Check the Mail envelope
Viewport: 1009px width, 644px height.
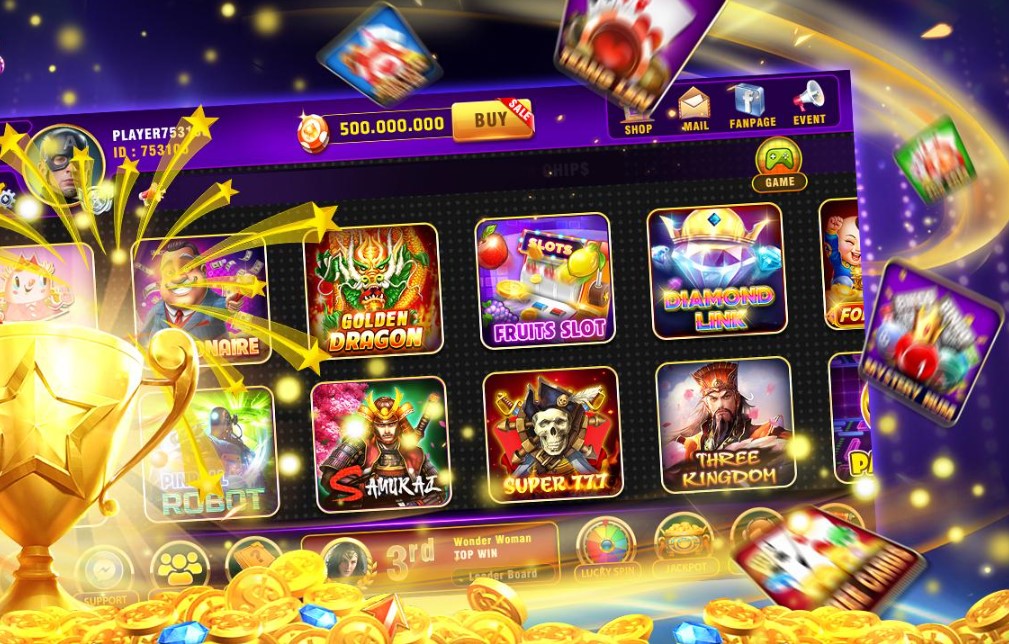point(694,107)
